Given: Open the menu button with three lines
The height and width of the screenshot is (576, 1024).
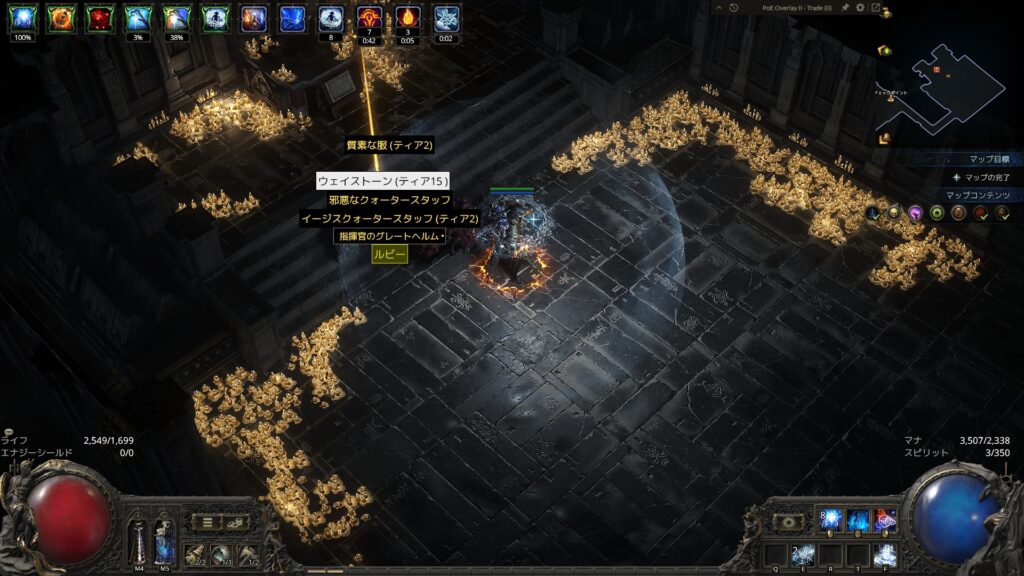Looking at the screenshot, I should [x=207, y=521].
